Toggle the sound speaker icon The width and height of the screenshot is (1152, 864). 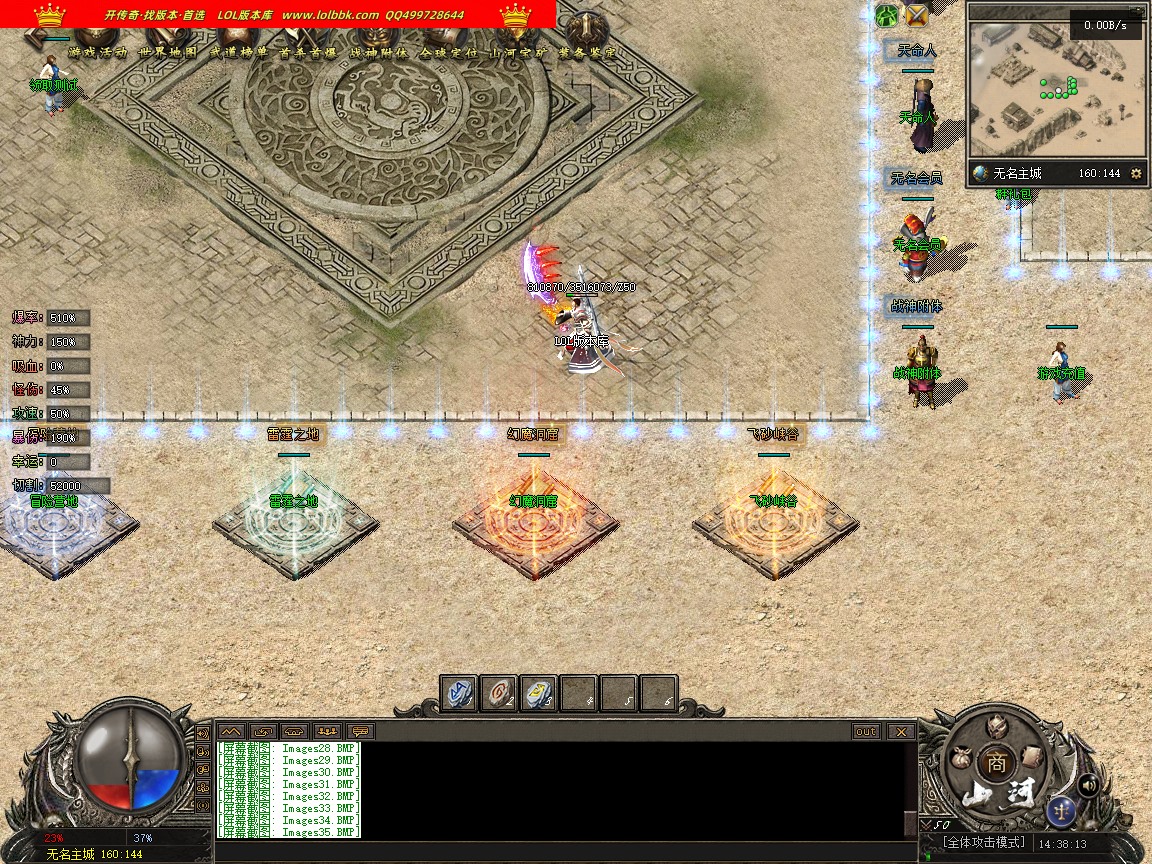(x=1087, y=785)
